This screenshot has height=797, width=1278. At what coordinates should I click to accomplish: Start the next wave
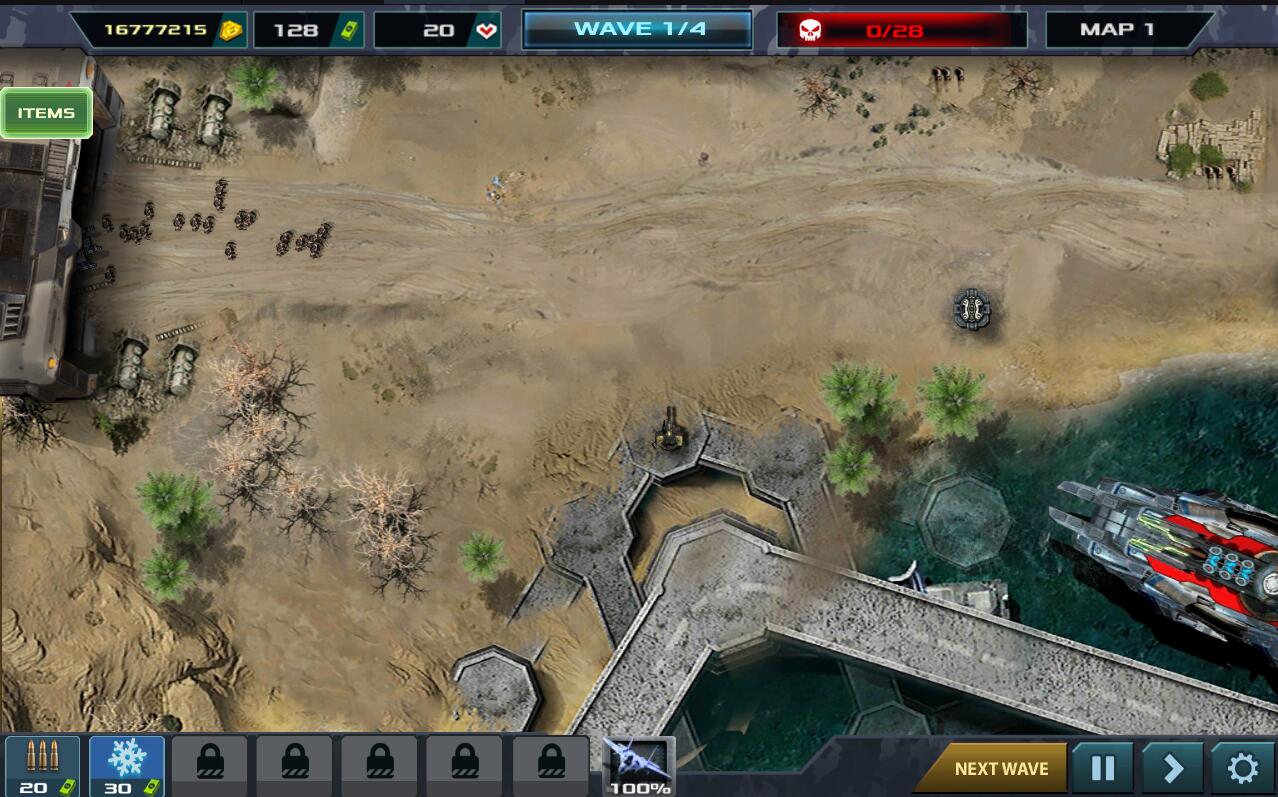(x=1000, y=768)
